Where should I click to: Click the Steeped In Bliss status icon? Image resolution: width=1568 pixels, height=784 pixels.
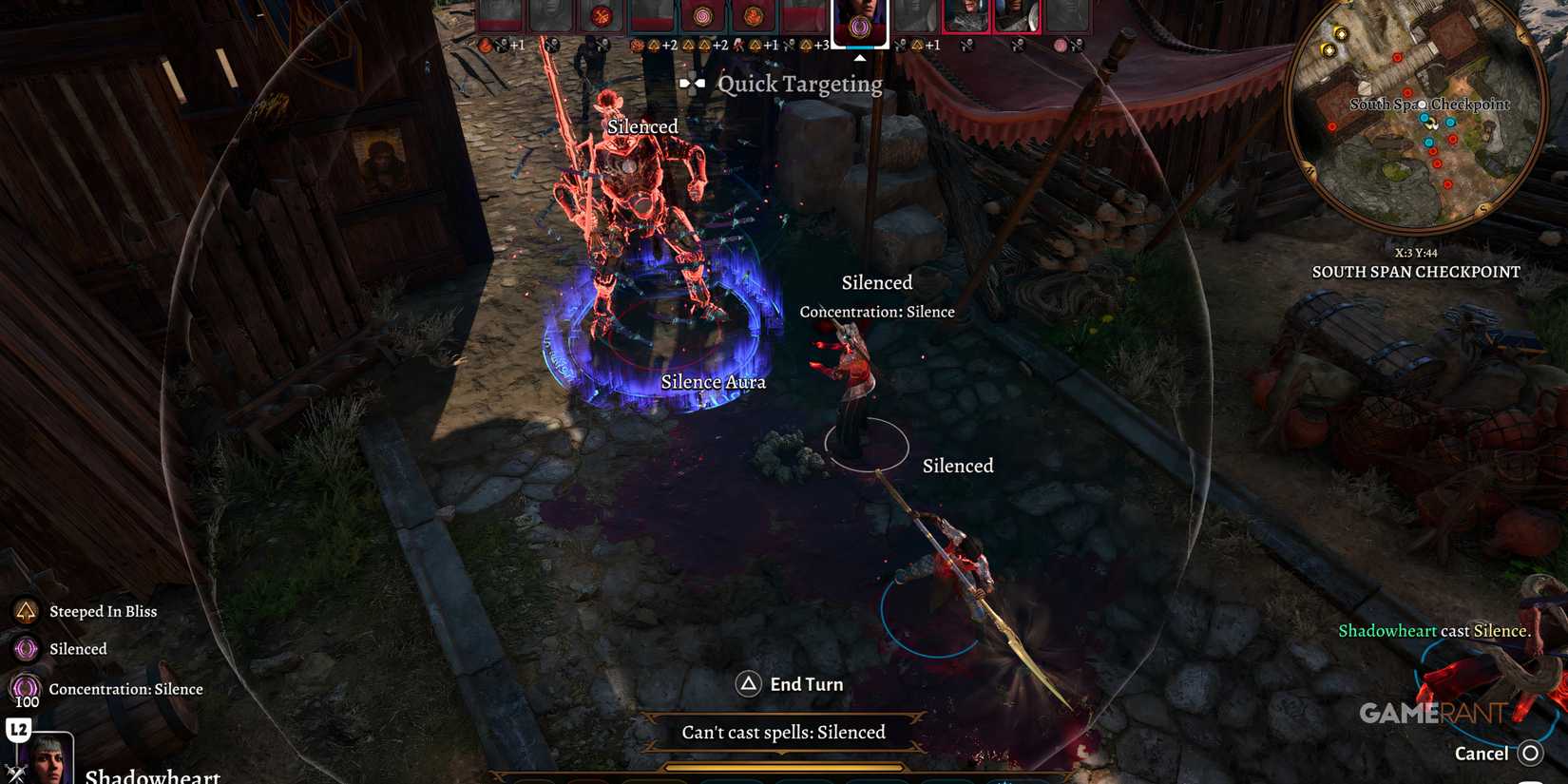(26, 611)
